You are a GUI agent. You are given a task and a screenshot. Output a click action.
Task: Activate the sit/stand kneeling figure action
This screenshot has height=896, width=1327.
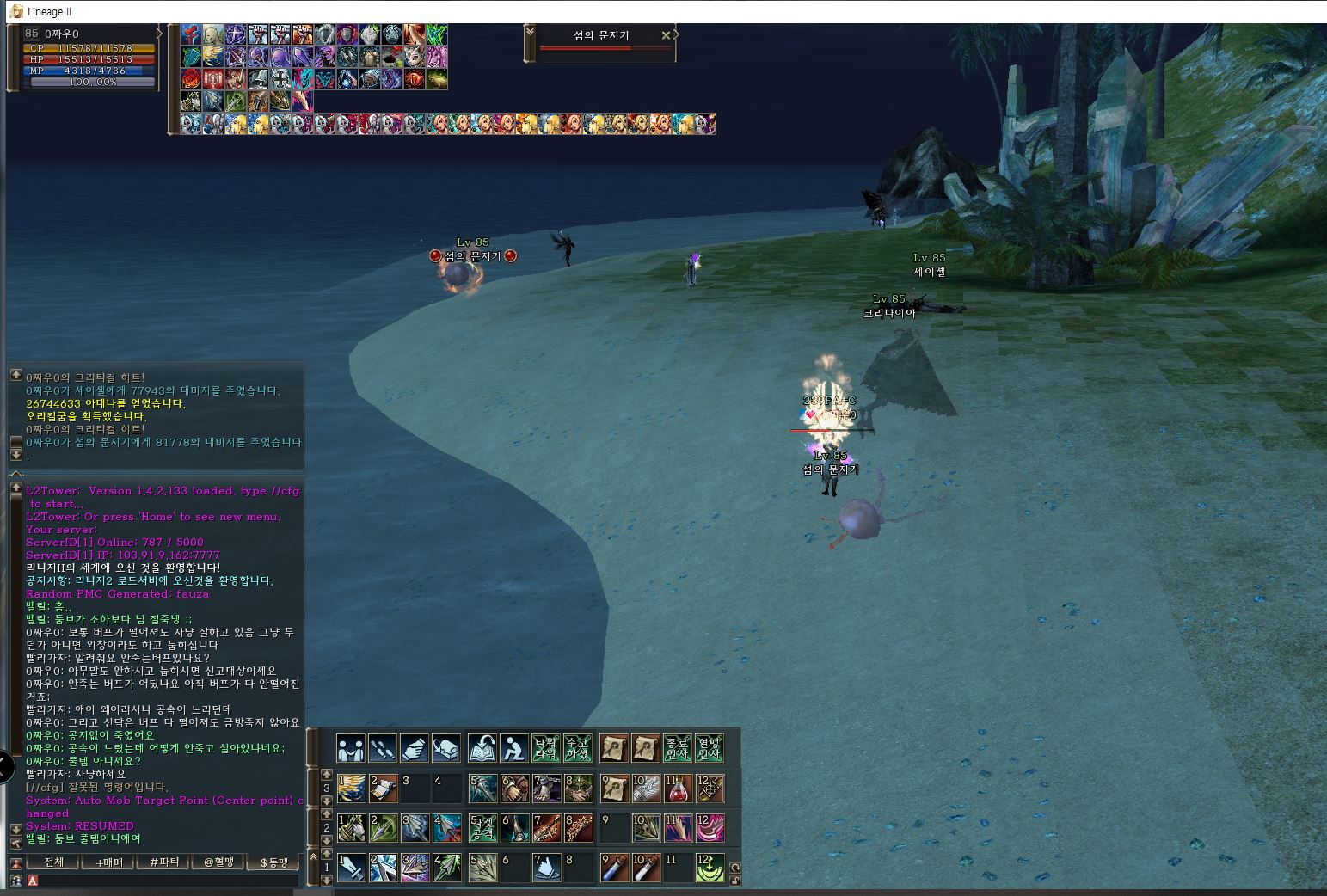point(513,748)
